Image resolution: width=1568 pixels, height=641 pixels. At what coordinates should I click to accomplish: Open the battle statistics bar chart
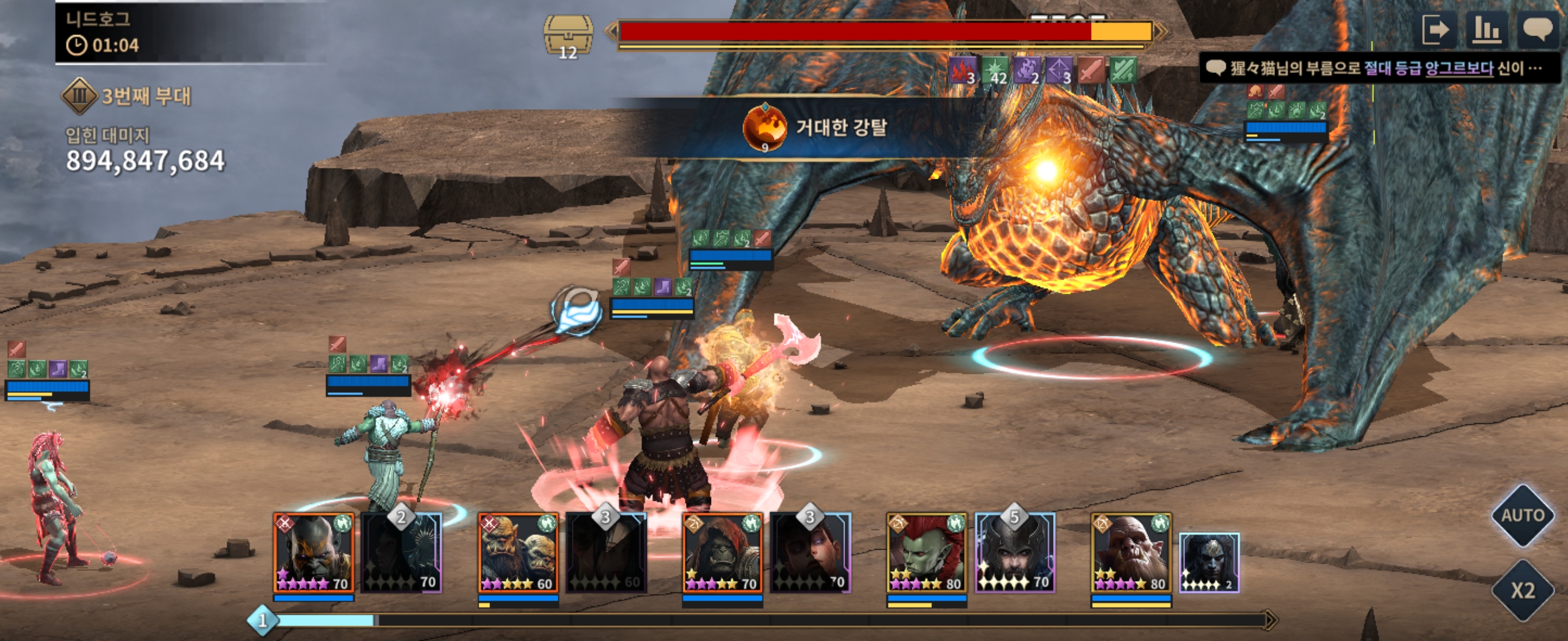[1486, 30]
